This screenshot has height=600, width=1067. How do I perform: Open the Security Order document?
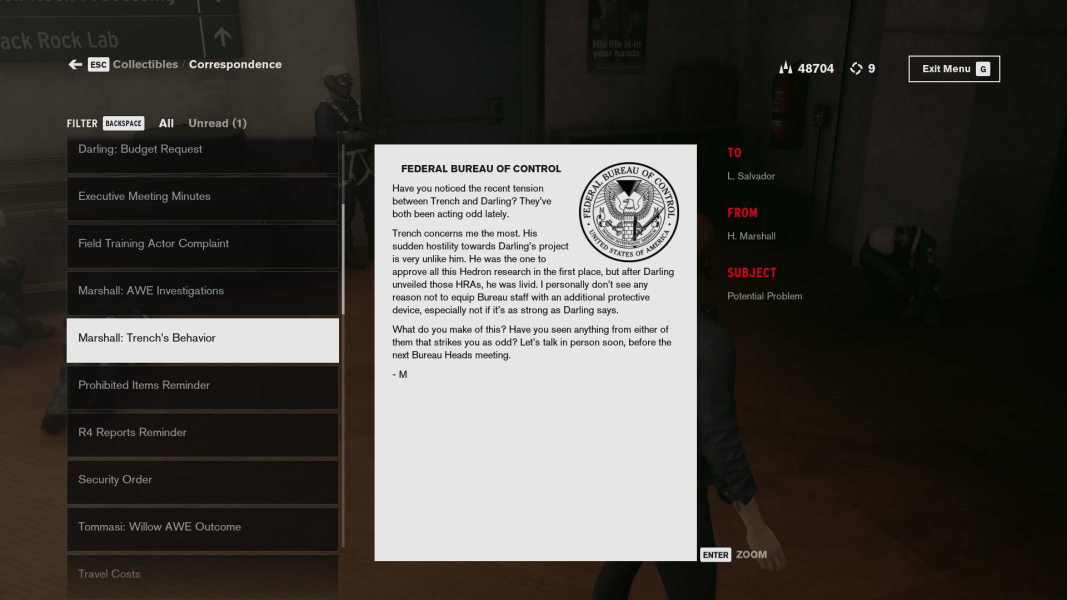(x=202, y=480)
